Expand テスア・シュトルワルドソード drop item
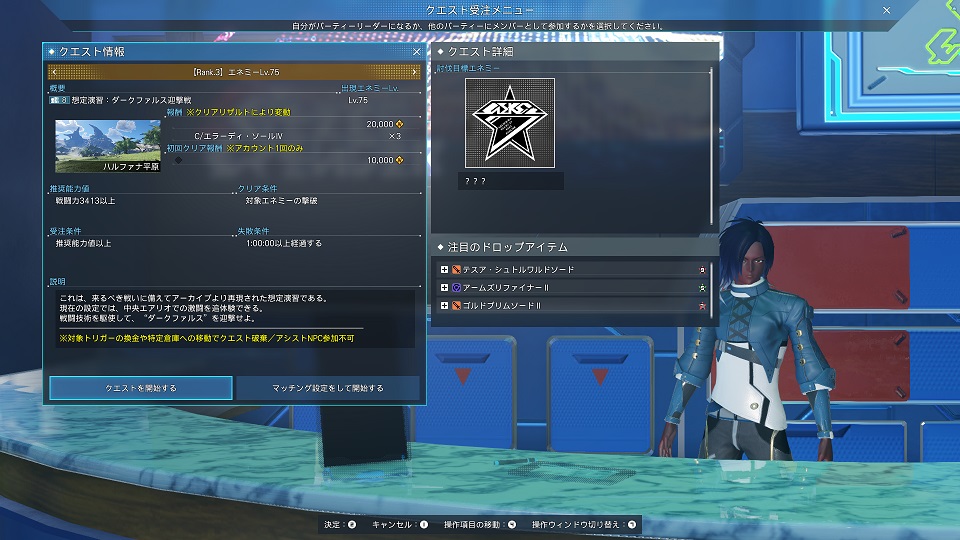The width and height of the screenshot is (960, 540). click(x=444, y=270)
